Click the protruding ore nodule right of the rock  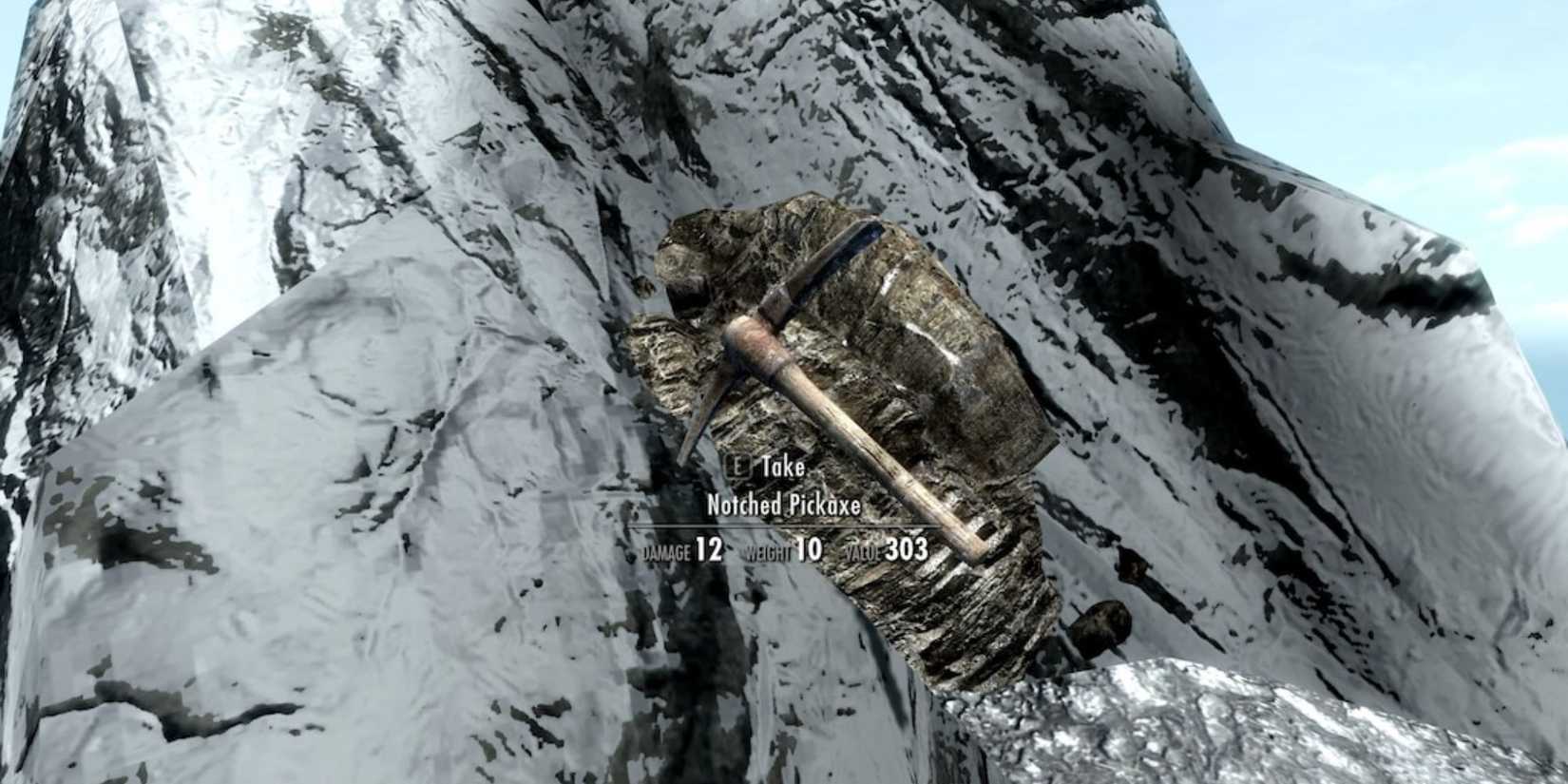[x=1102, y=622]
